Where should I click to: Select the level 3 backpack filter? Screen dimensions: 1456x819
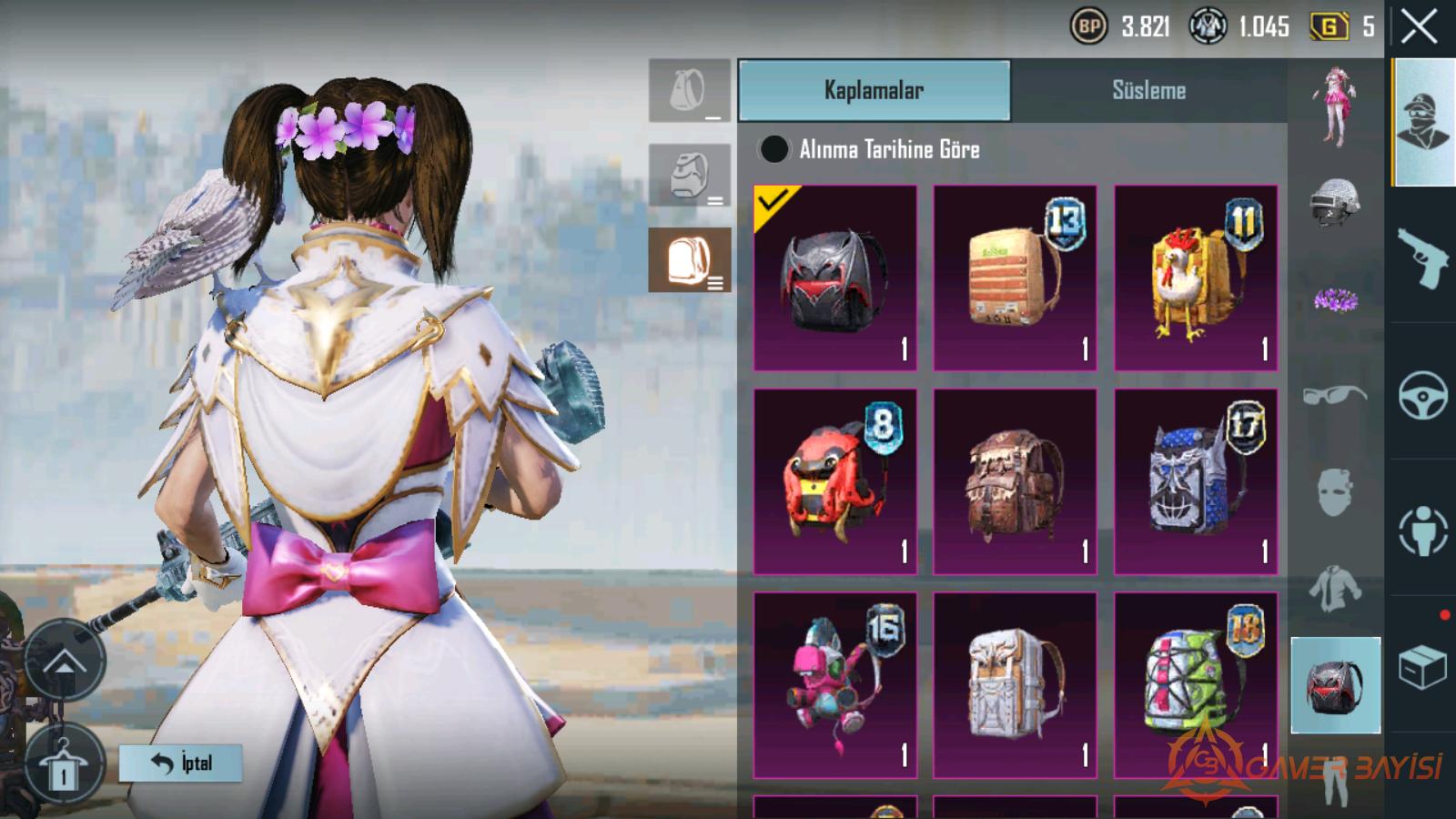click(690, 260)
